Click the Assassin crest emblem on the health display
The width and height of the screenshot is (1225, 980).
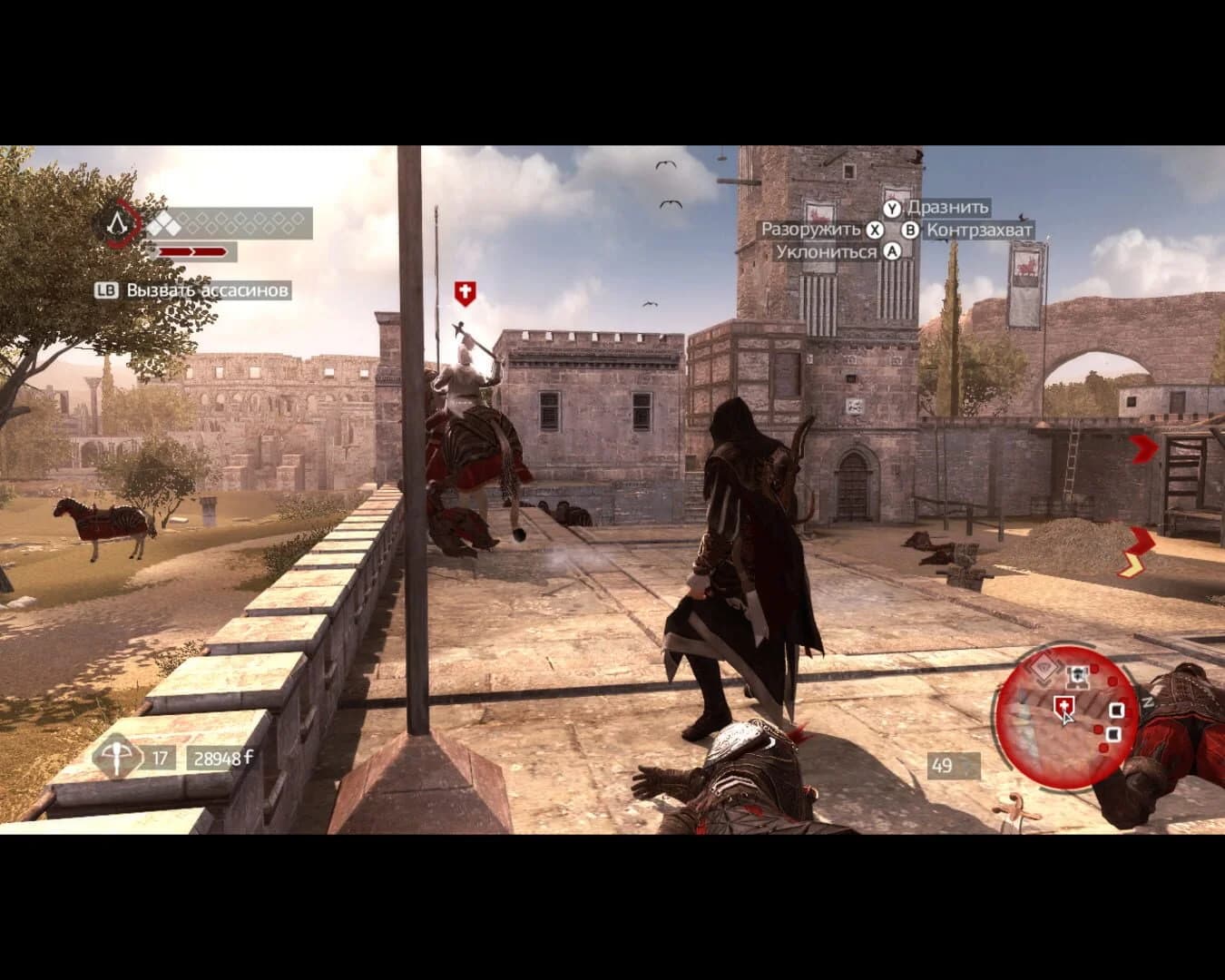[x=117, y=225]
